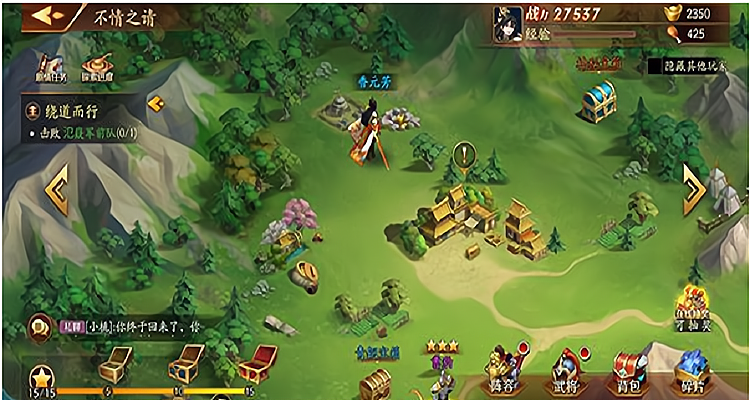Open the quest tasks icon
750x400 pixels.
coord(48,68)
